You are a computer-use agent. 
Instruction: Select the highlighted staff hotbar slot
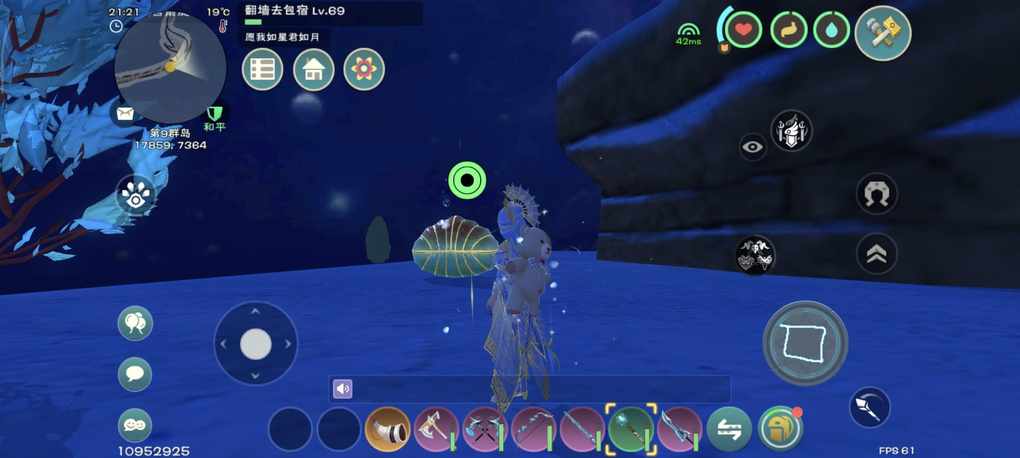pos(631,430)
